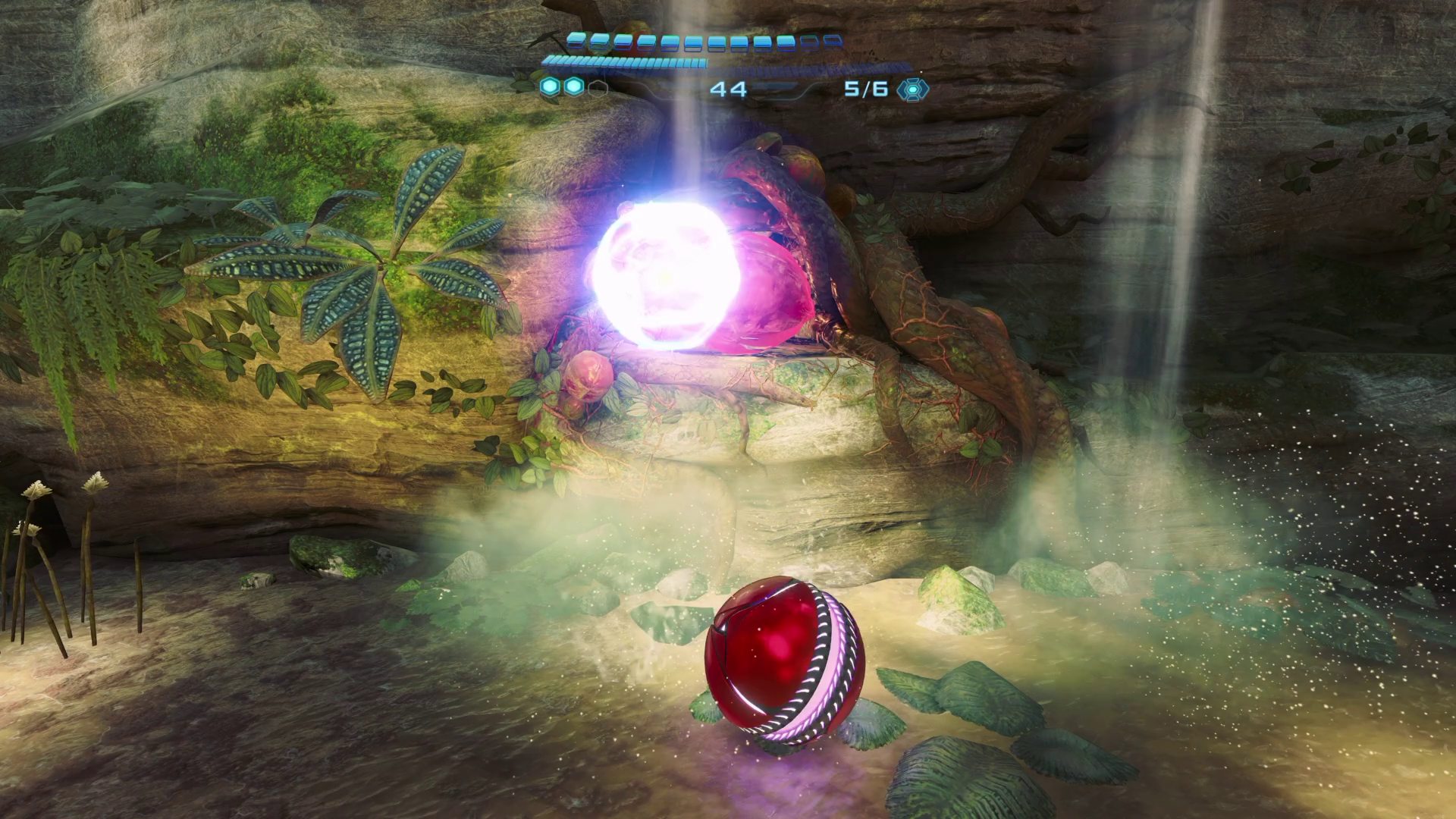Select the empty hexagon charge slot
1456x819 pixels.
pos(598,88)
